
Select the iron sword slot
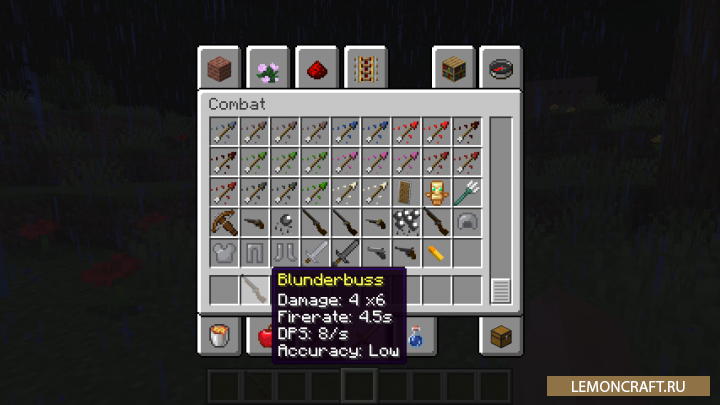pyautogui.click(x=314, y=252)
